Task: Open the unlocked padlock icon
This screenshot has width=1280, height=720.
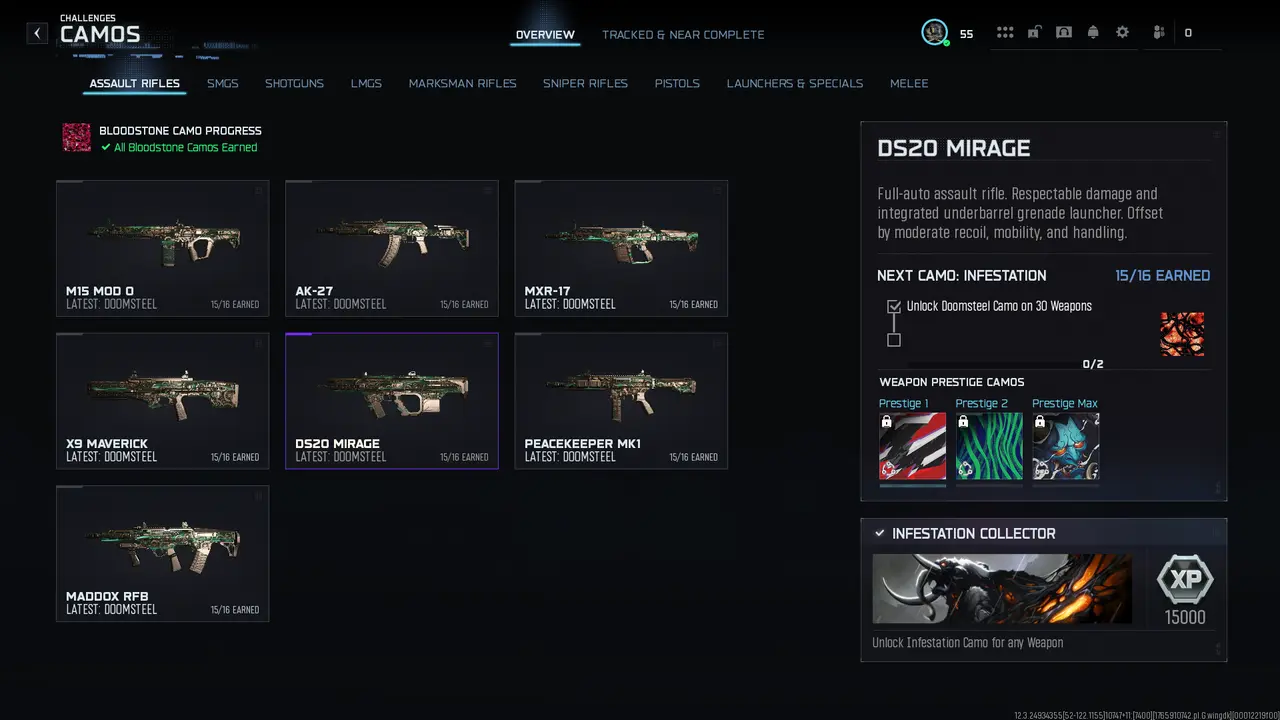Action: click(1034, 32)
